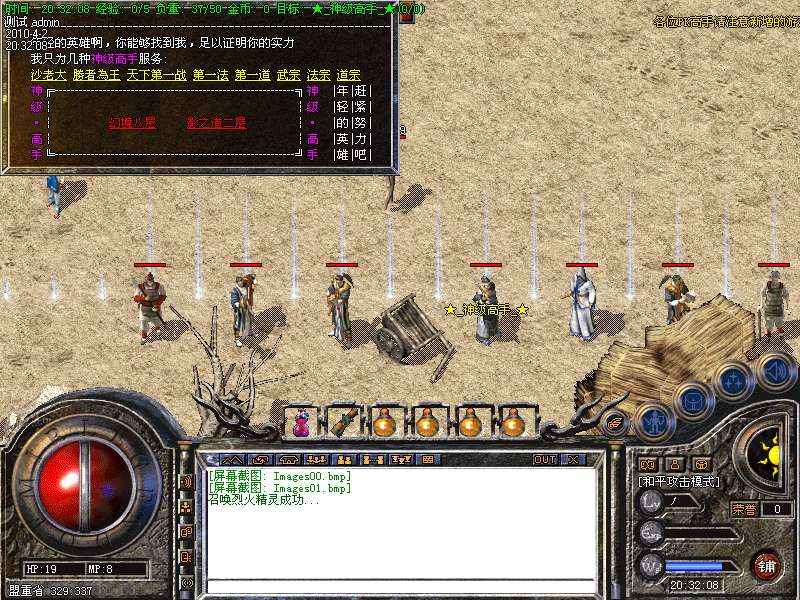This screenshot has width=800, height=600.
Task: Click the OUT button above chat
Action: click(x=544, y=460)
